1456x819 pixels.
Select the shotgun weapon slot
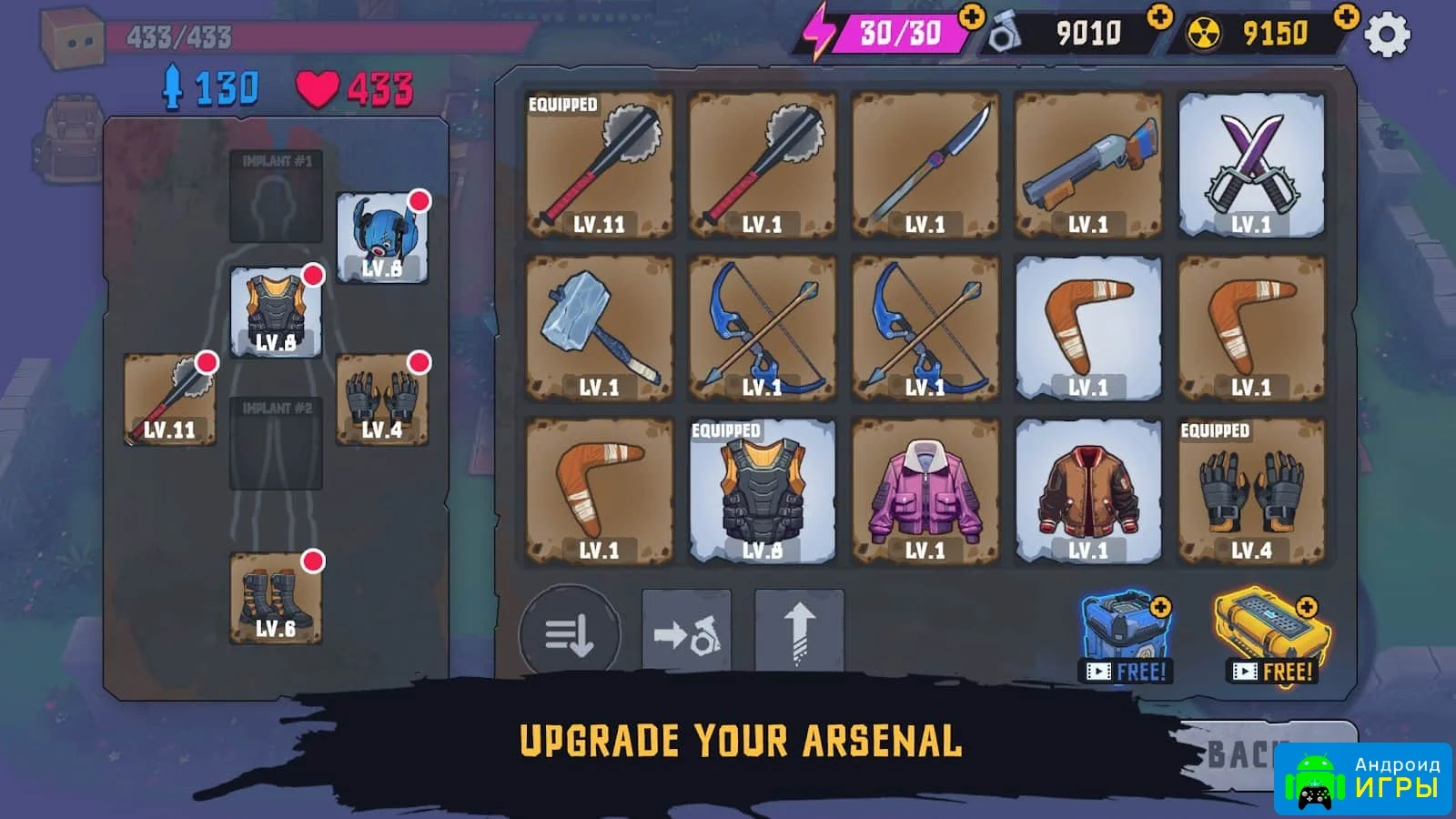[x=1088, y=166]
